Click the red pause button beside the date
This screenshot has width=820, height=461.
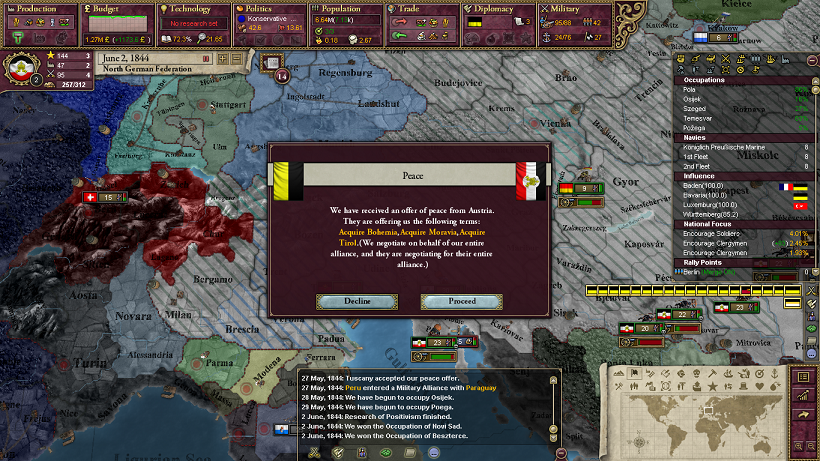tap(208, 59)
